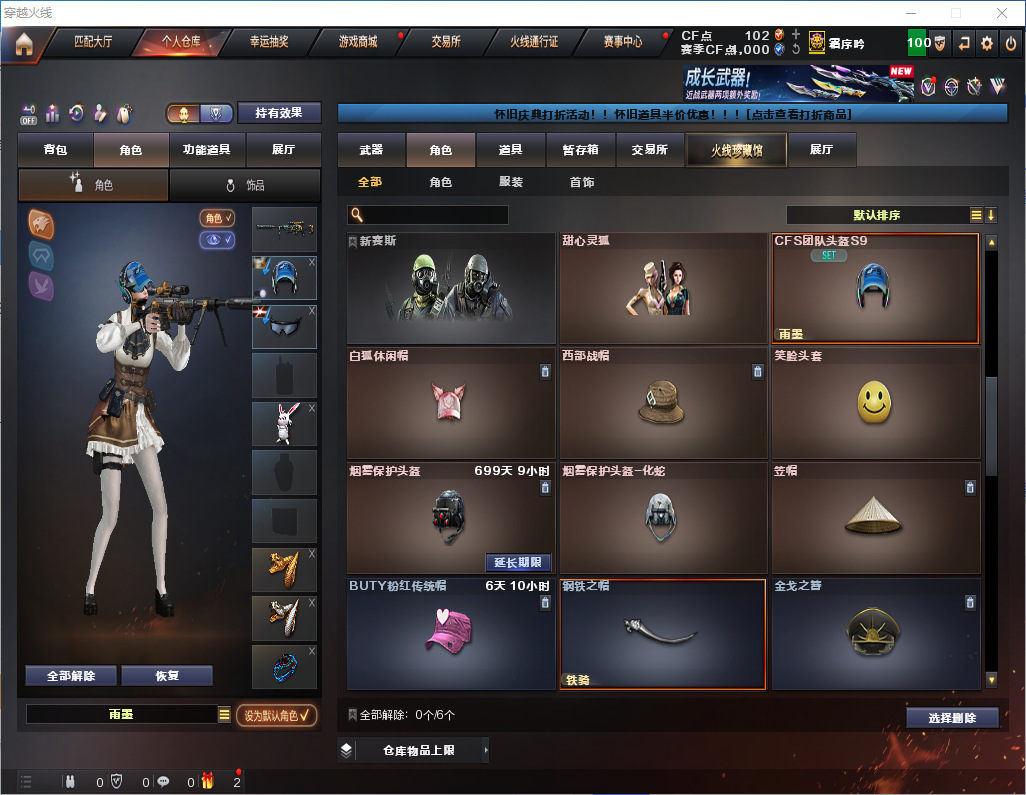Switch to the 武器 weapons tab
Screen dimensions: 1026x795
371,150
